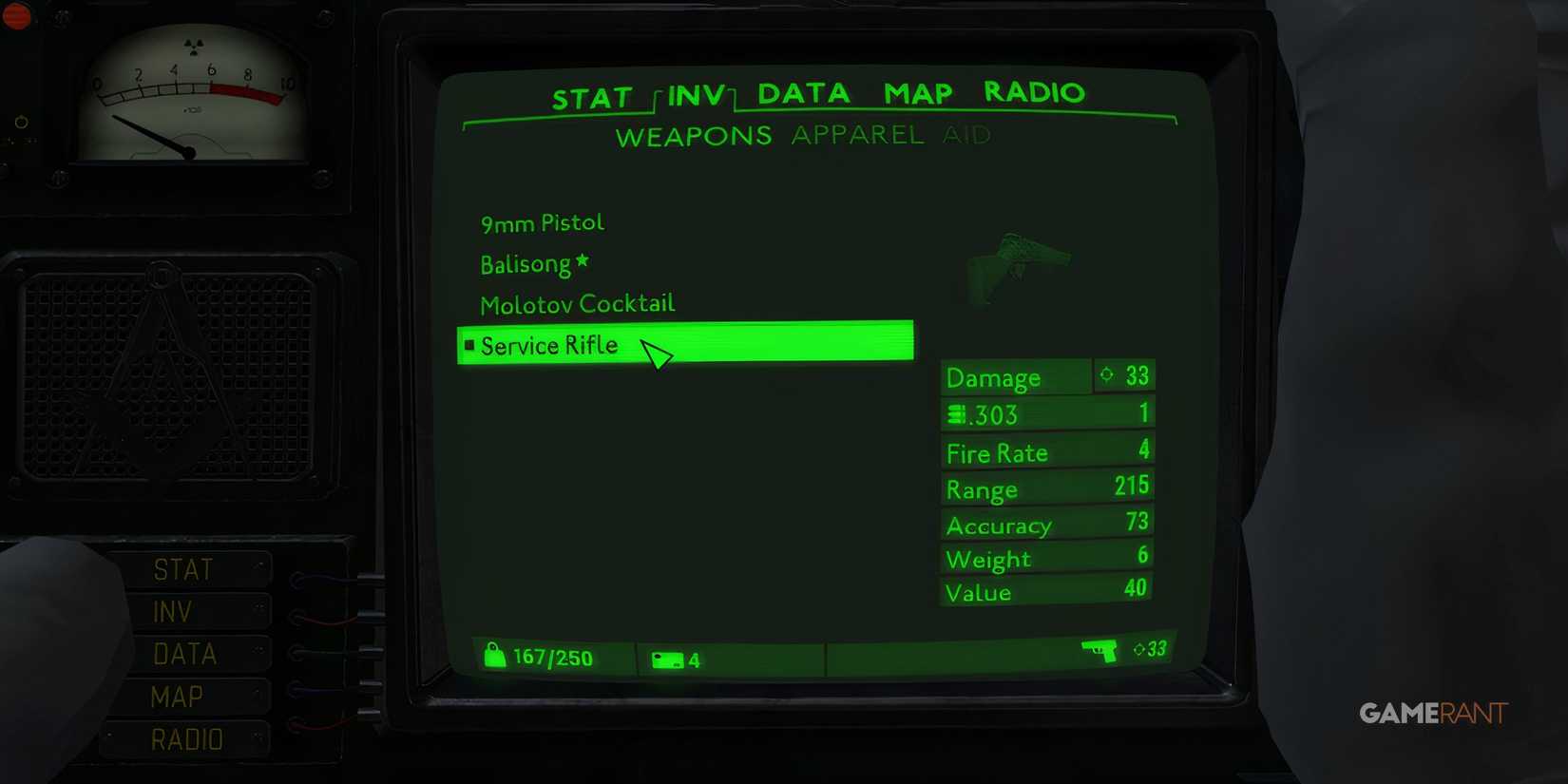This screenshot has width=1568, height=784.
Task: Click the crosshair icon next to Damage 33
Action: (1104, 375)
